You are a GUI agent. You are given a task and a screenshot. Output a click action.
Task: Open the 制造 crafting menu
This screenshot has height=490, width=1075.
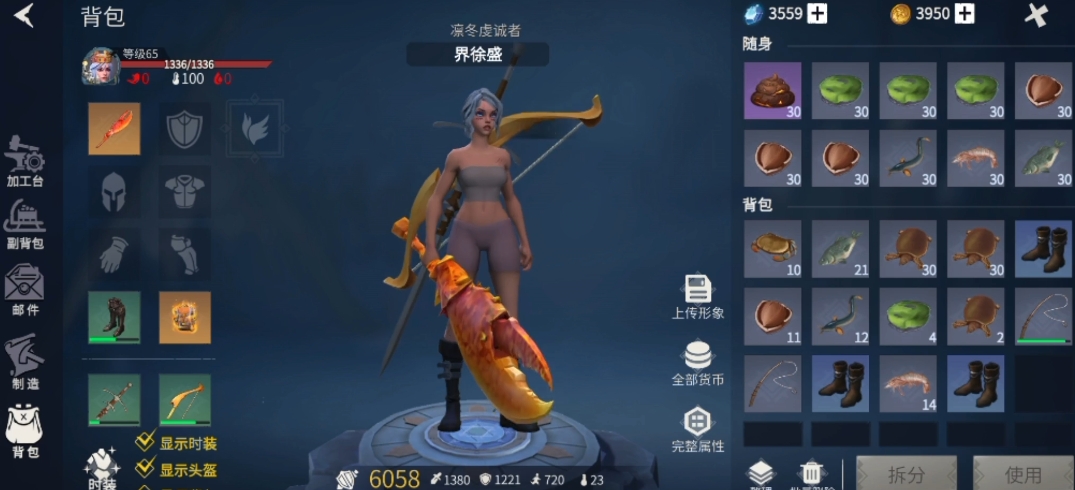coord(24,362)
